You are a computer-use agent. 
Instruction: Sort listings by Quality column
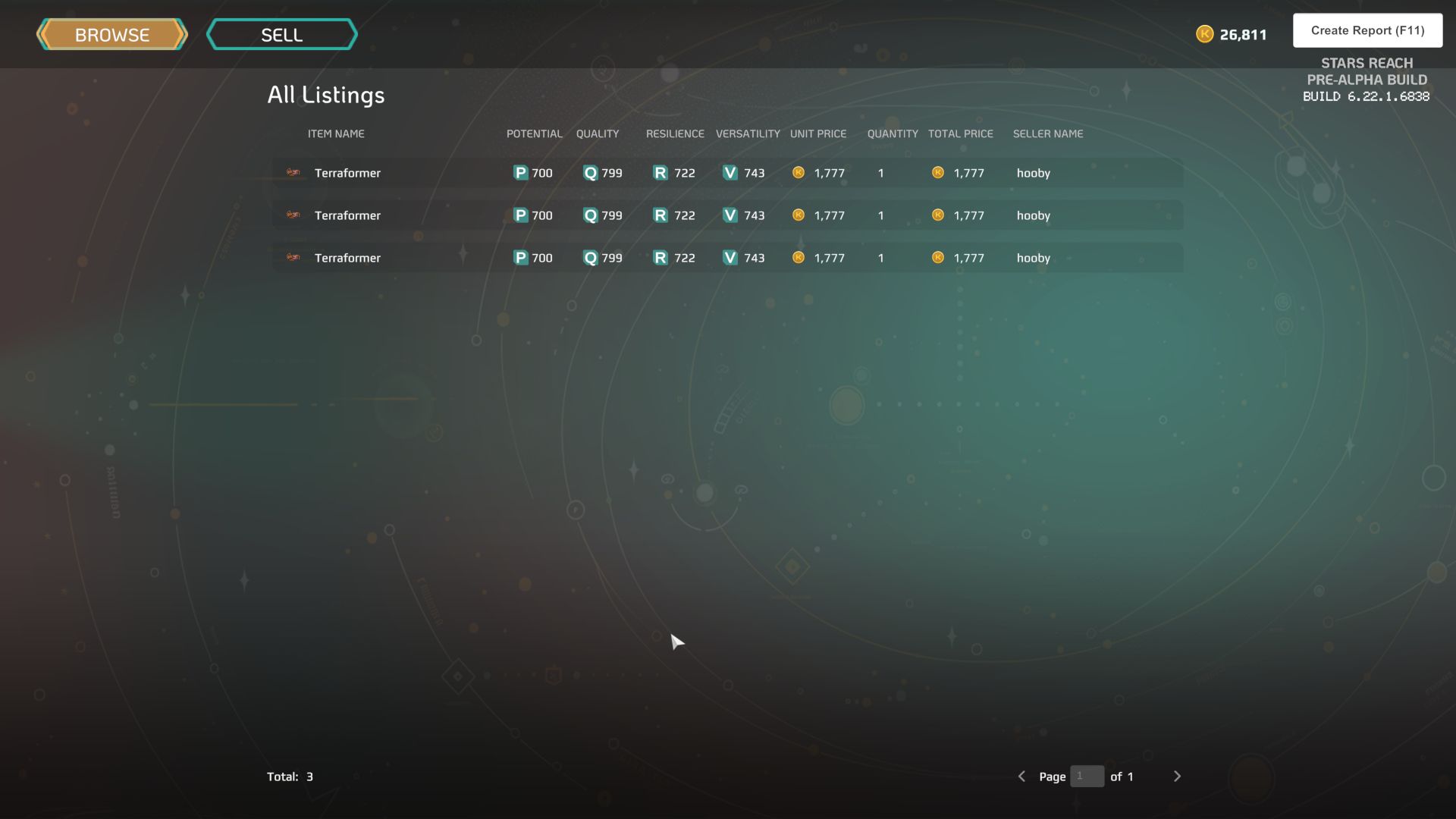597,133
